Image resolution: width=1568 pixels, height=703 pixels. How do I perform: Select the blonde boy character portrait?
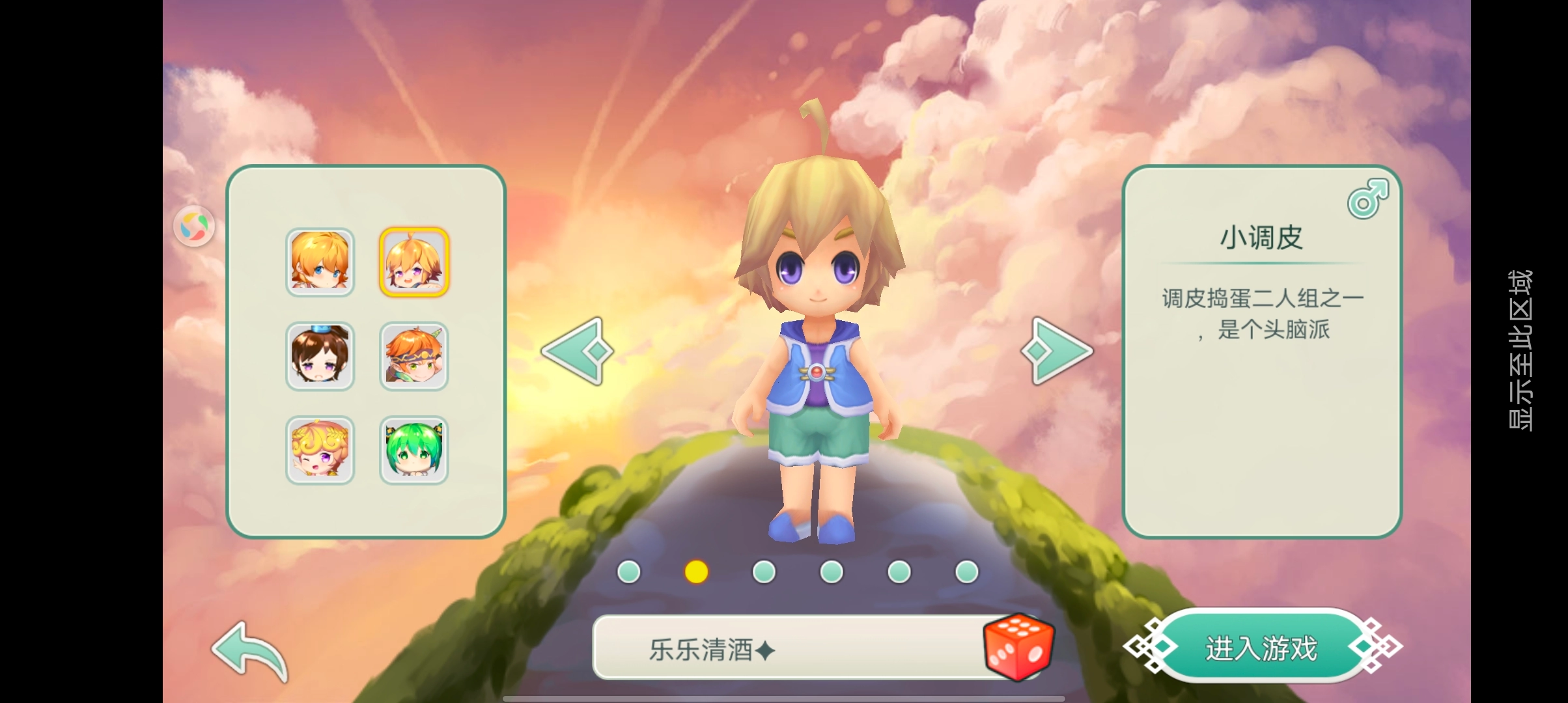(320, 263)
